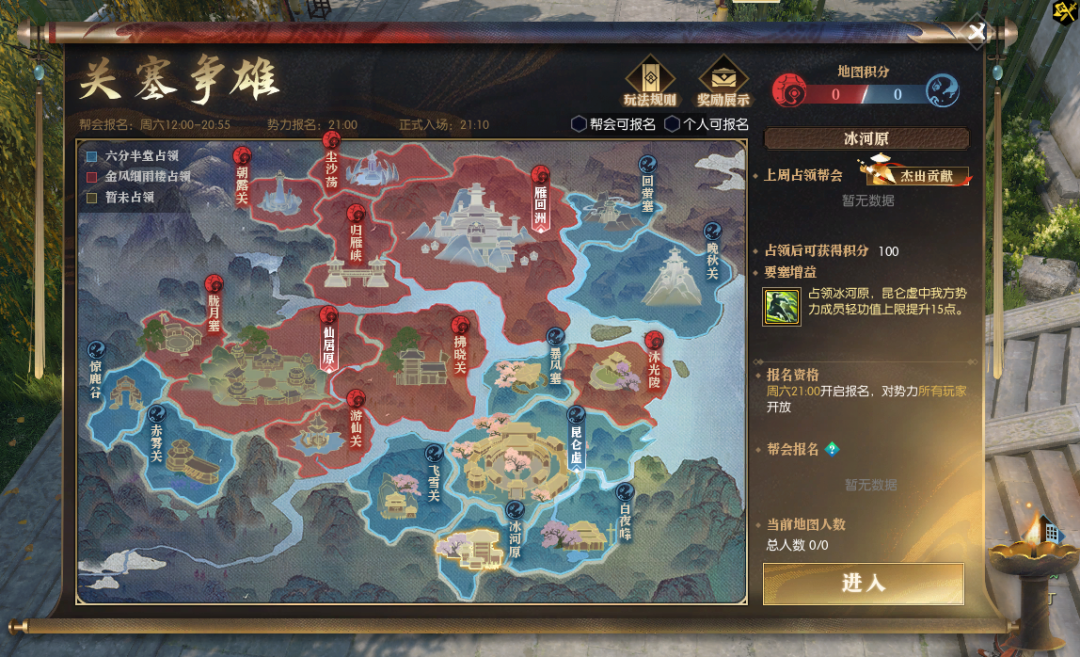Select the 赤雾关 map marker
The height and width of the screenshot is (657, 1080).
[x=156, y=434]
